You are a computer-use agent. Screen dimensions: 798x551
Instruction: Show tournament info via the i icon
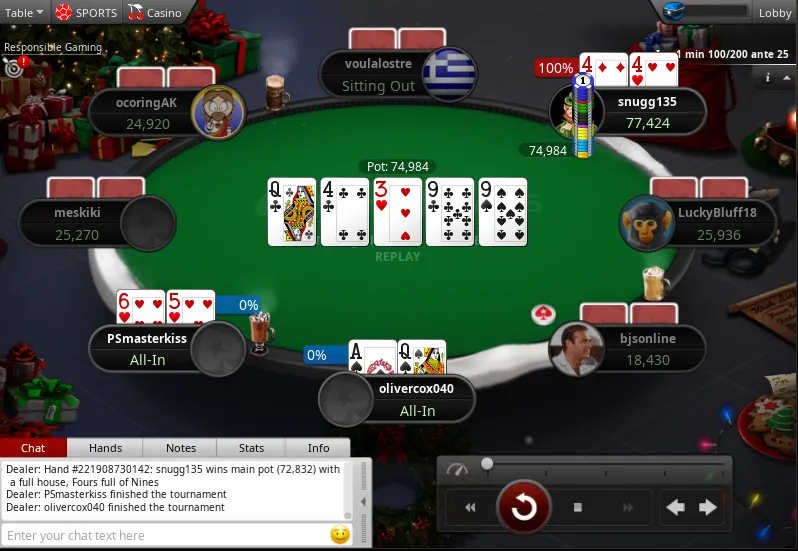click(x=767, y=77)
